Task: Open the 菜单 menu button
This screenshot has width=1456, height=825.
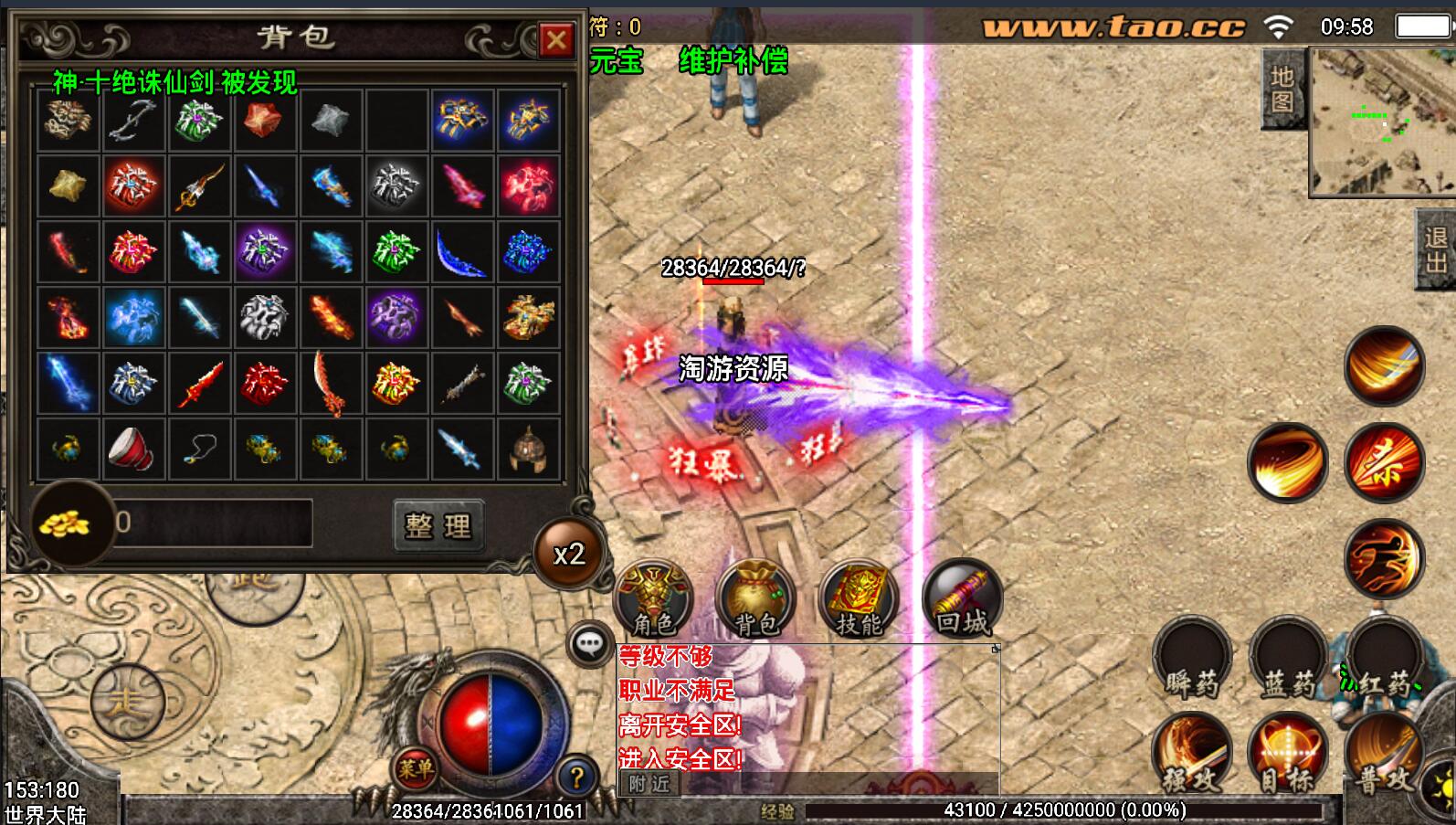Action: click(416, 768)
